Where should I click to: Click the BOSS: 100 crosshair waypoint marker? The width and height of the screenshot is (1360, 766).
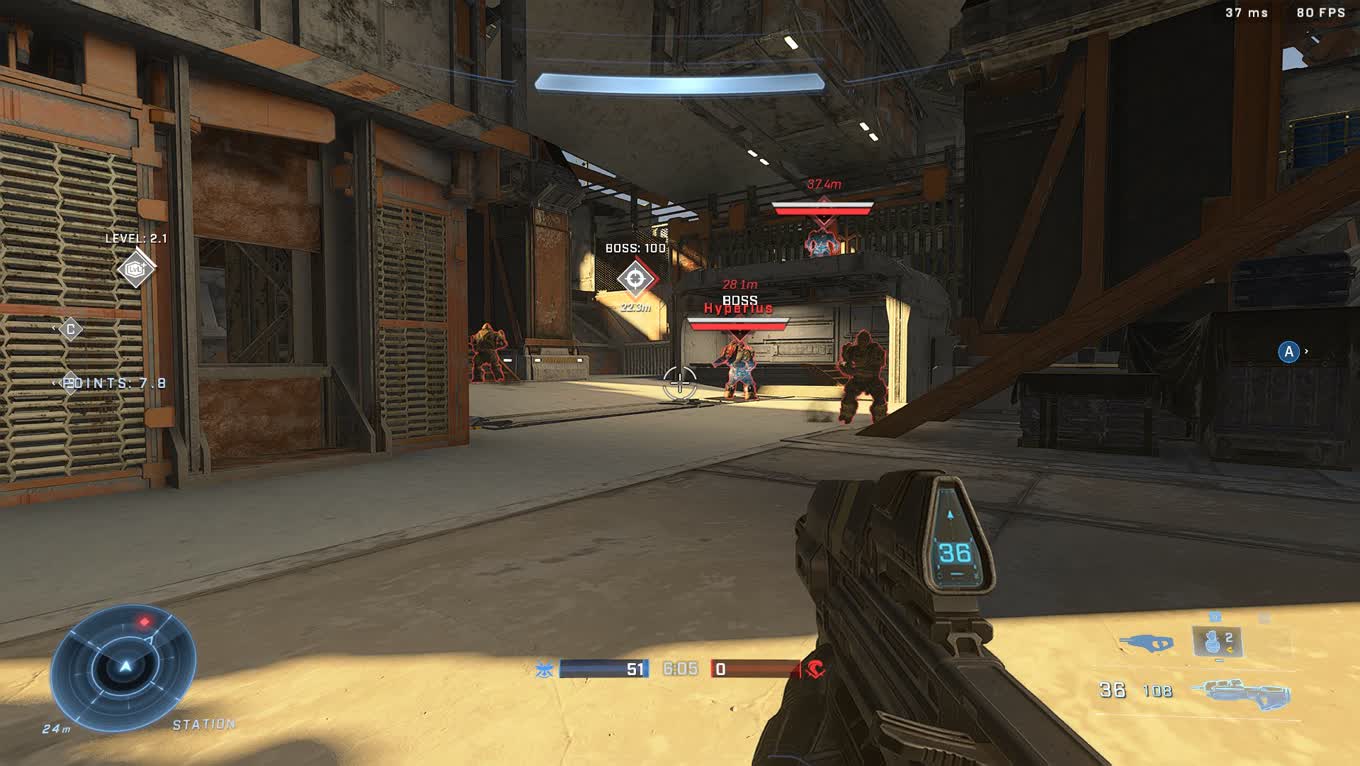point(635,279)
